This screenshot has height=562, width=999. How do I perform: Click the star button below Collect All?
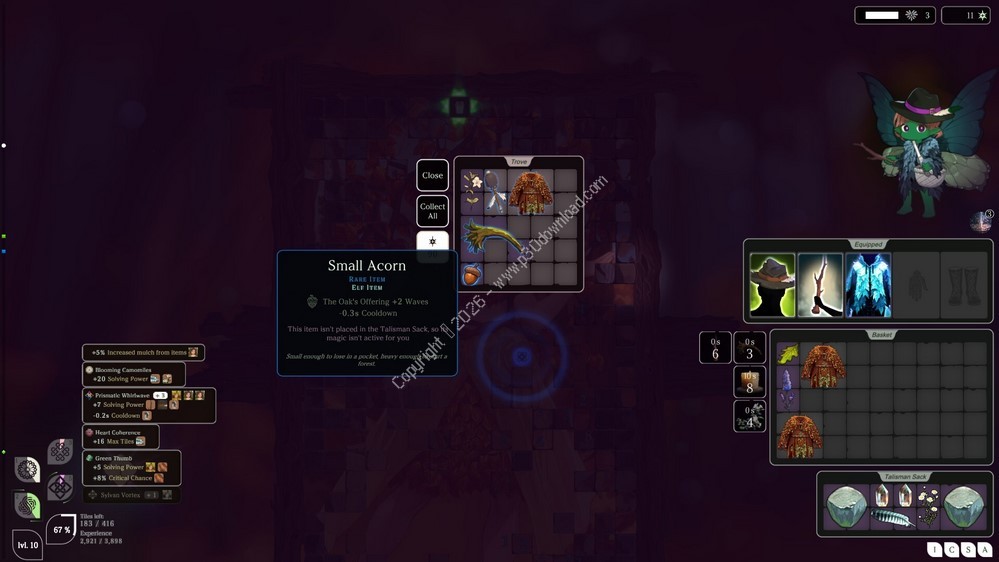(432, 242)
